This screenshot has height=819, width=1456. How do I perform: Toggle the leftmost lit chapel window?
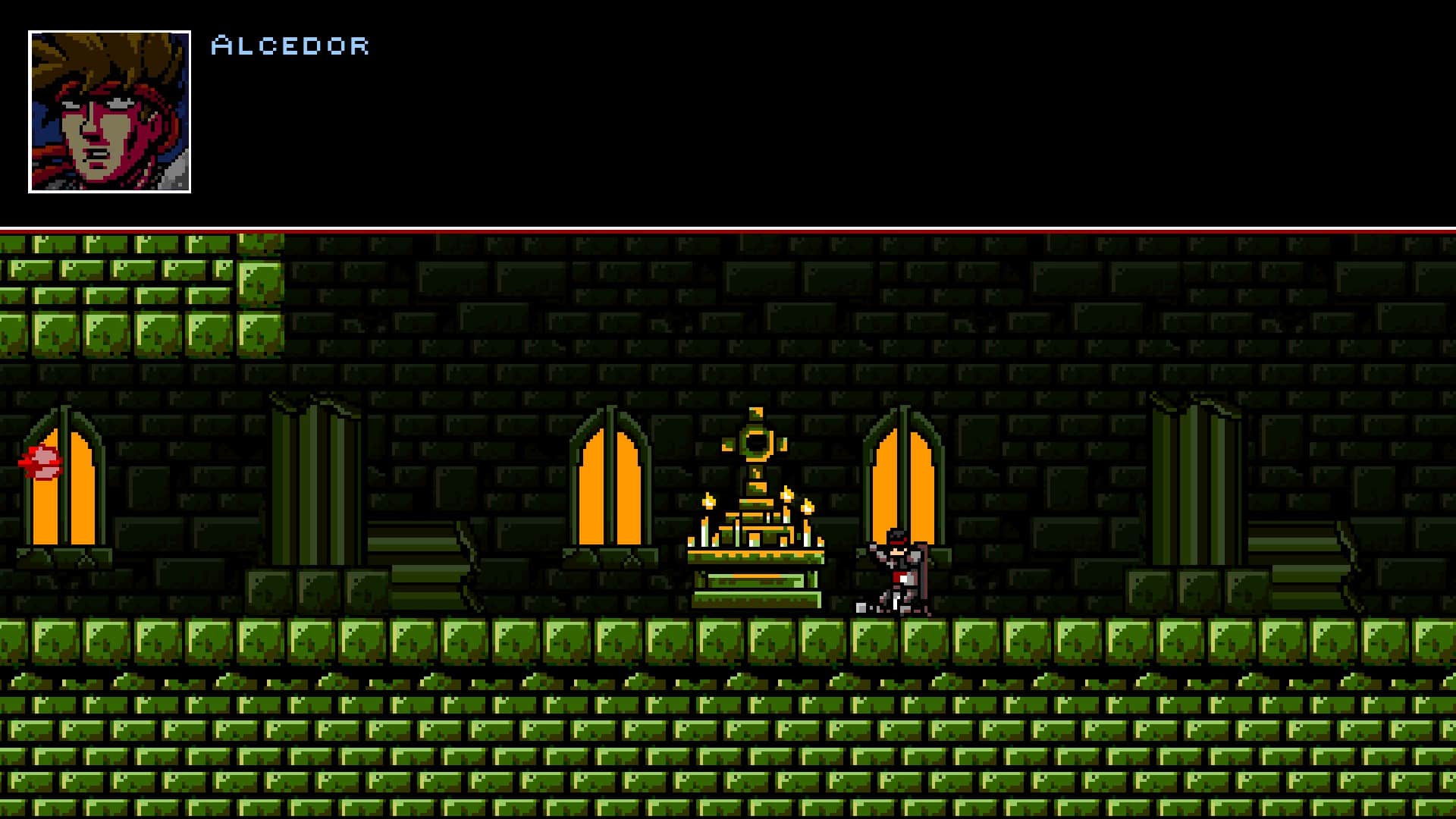tap(64, 485)
